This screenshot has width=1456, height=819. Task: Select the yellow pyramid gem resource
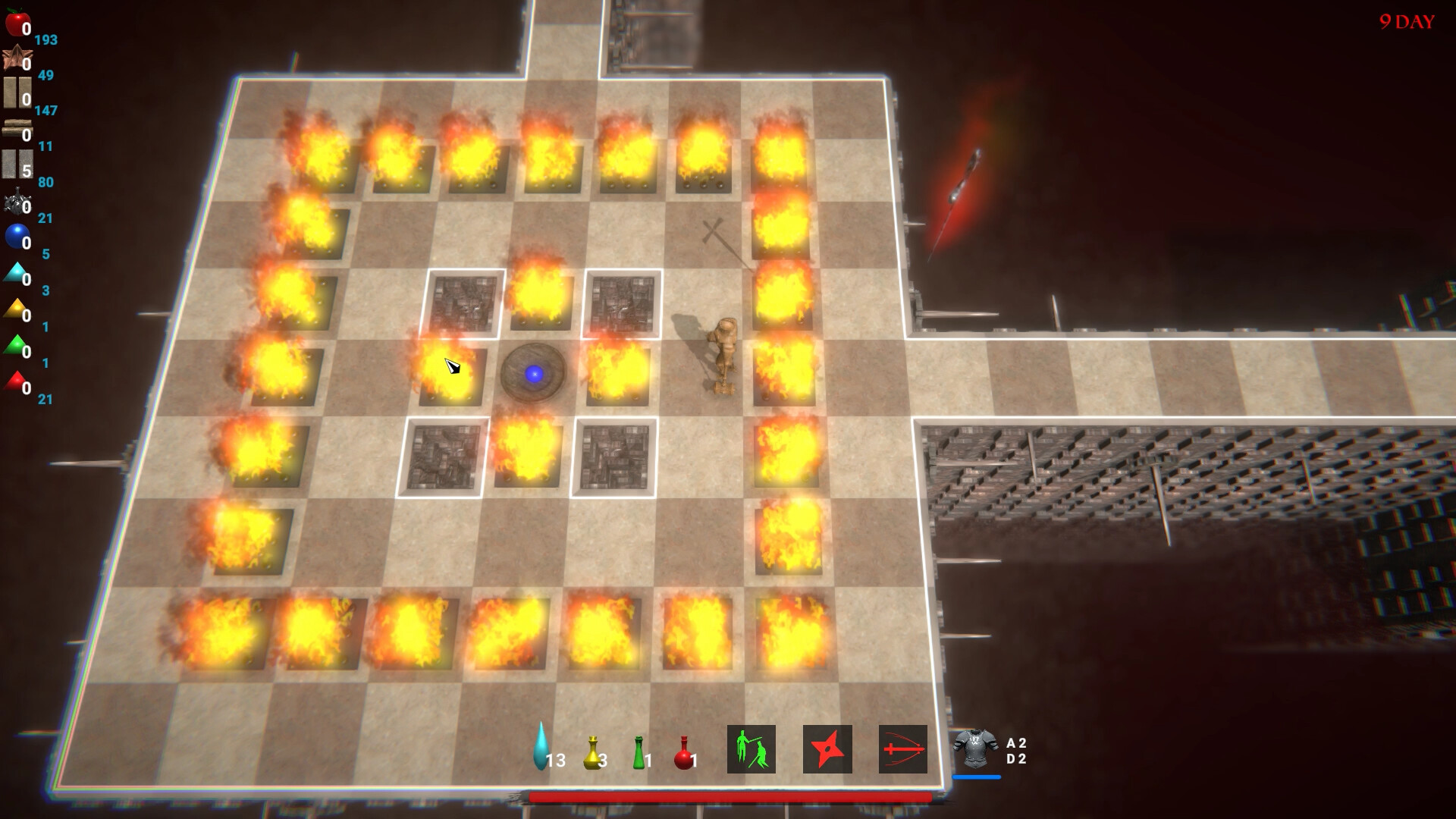pos(15,309)
